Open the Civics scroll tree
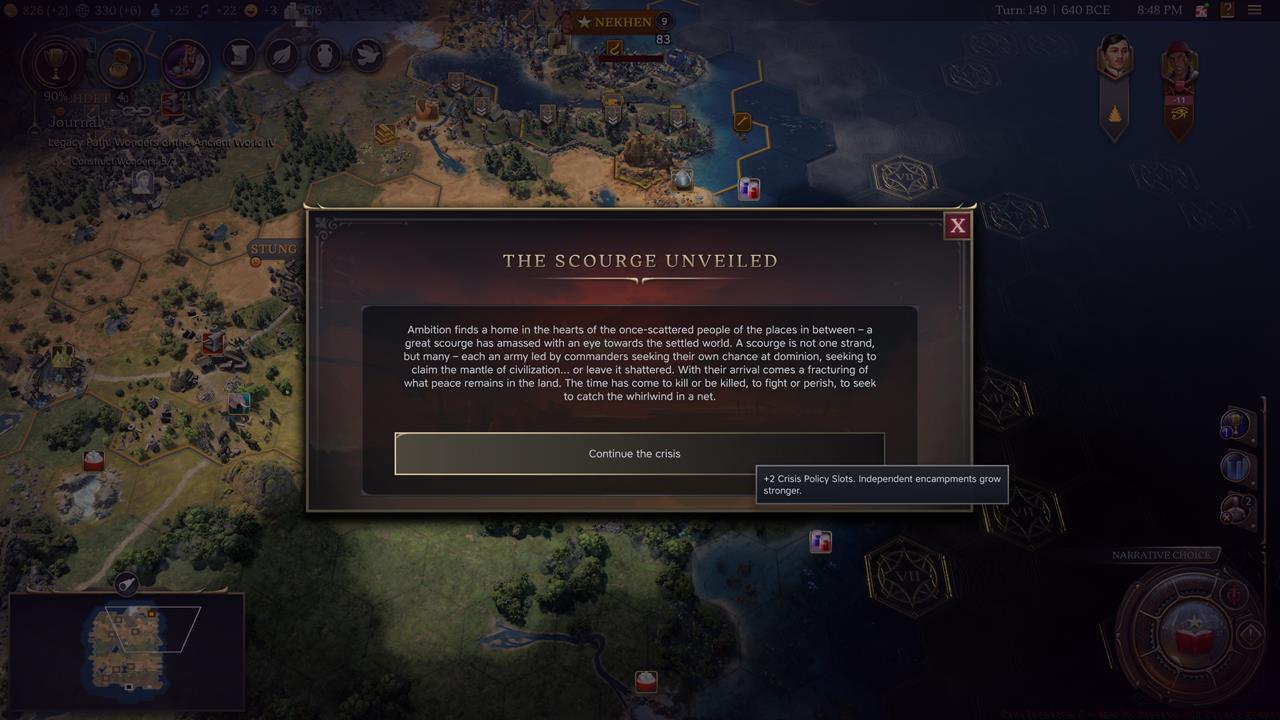 (240, 56)
